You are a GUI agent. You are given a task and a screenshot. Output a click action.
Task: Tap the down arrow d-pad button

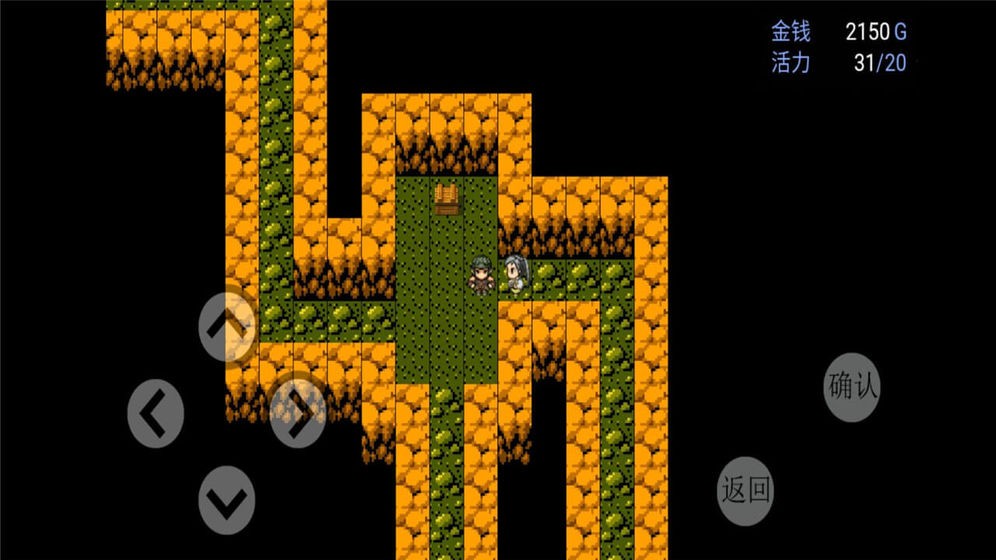pyautogui.click(x=227, y=497)
